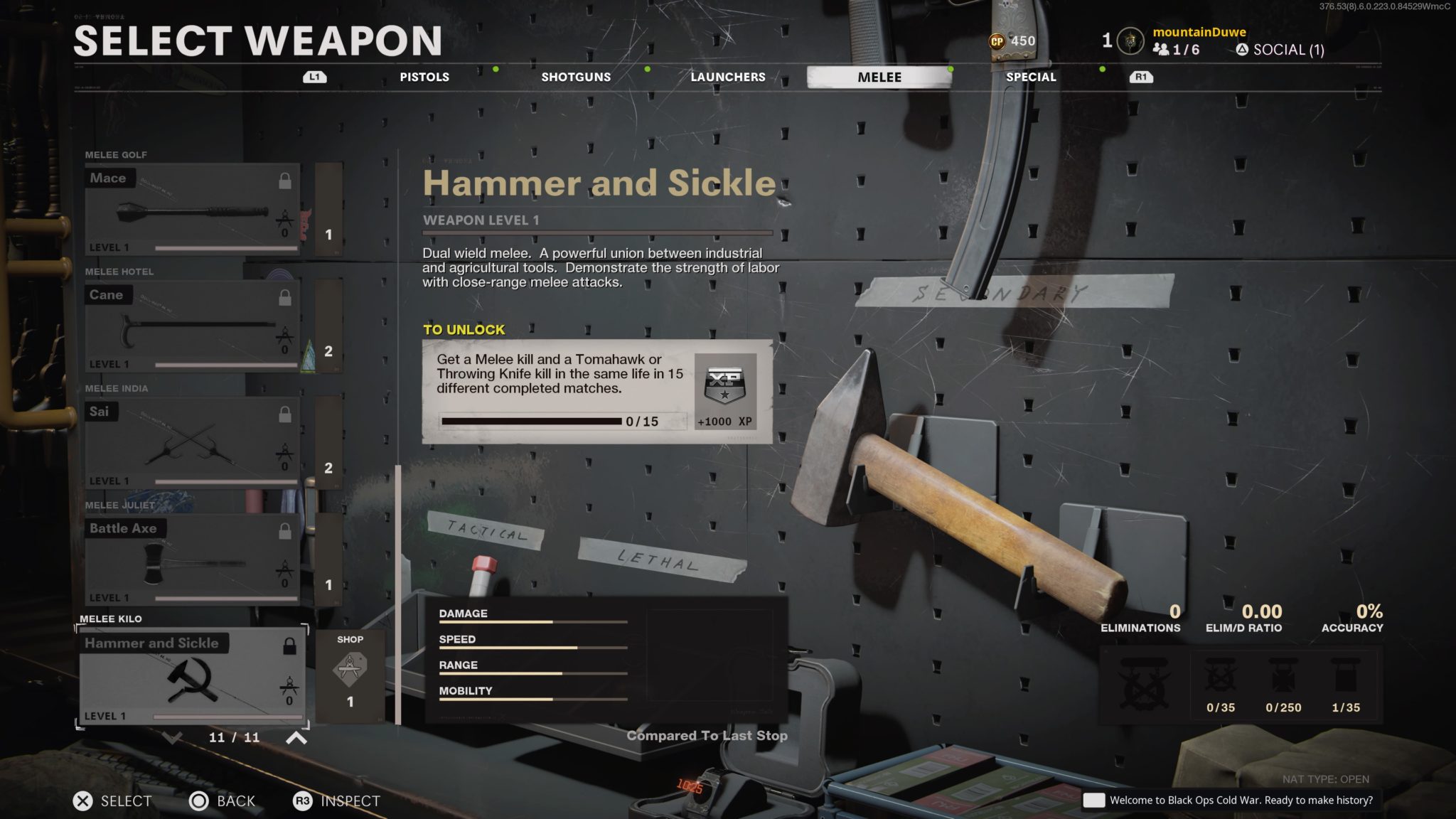The height and width of the screenshot is (819, 1456).
Task: Open the SPECIAL weapon category
Action: 1031,77
